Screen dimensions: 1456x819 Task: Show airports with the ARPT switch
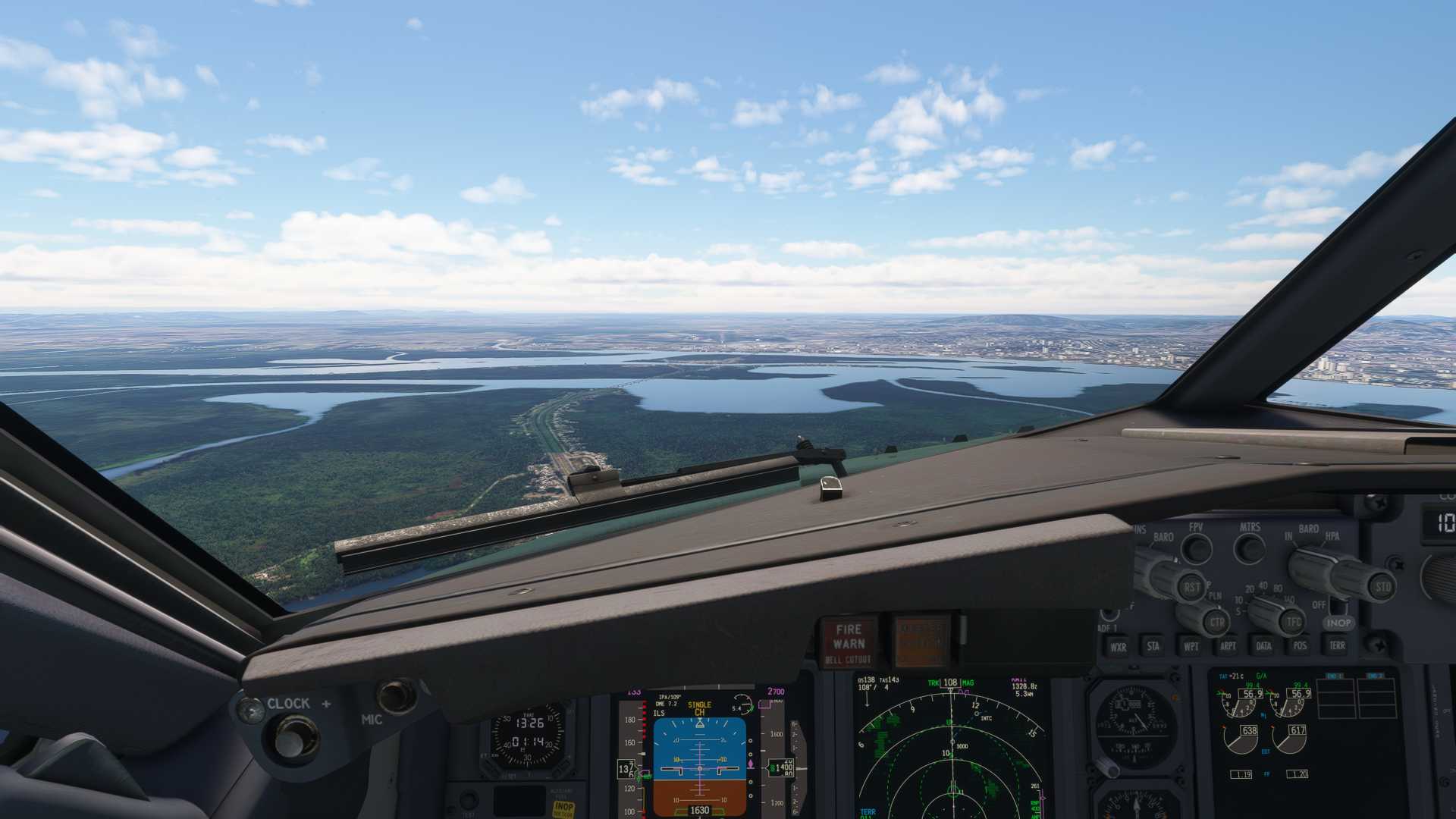click(1228, 646)
